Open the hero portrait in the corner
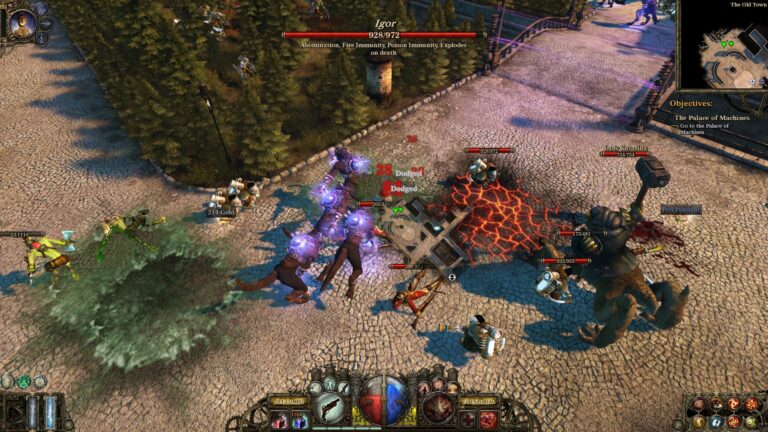 [22, 22]
